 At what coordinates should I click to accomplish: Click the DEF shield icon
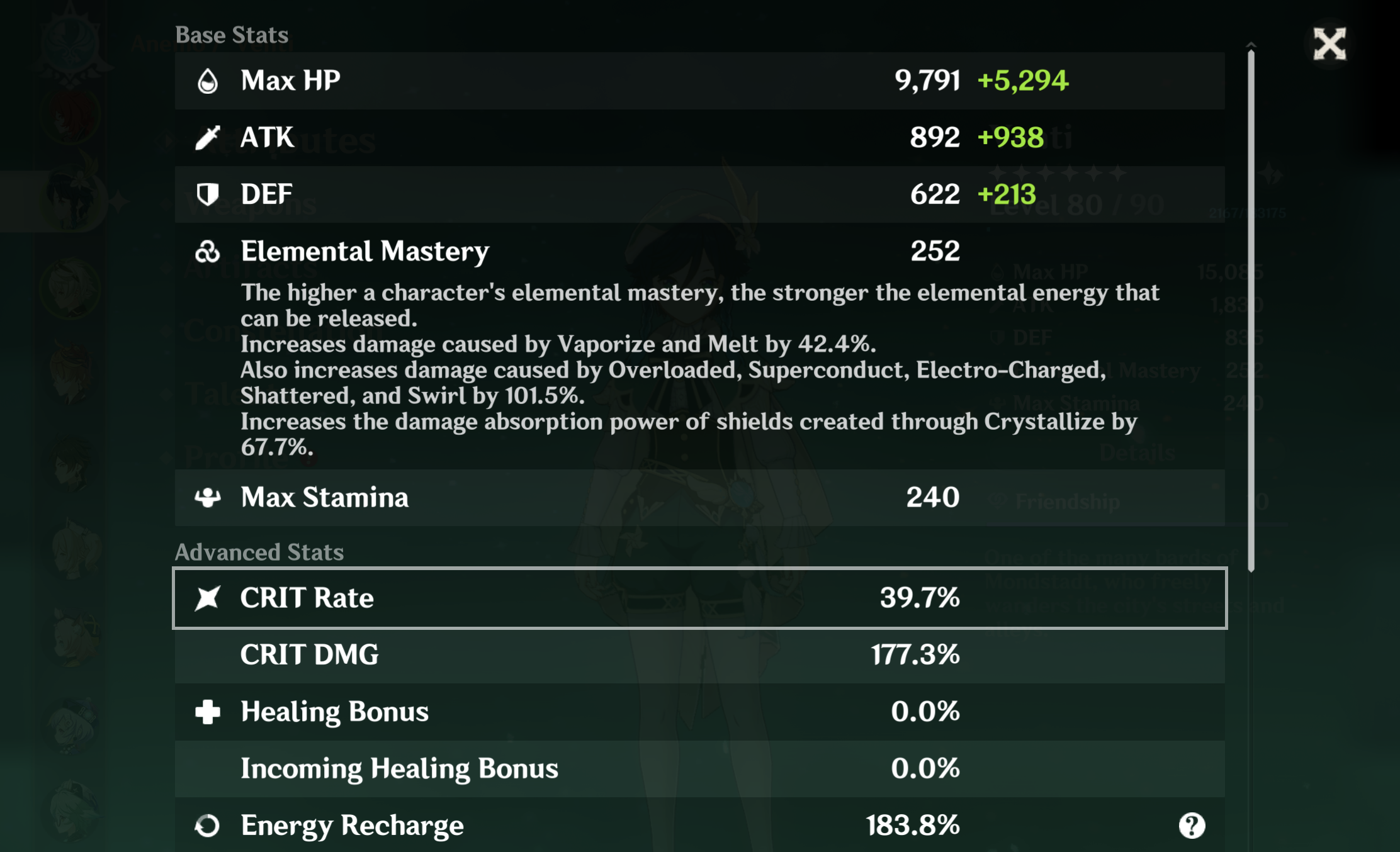[209, 194]
